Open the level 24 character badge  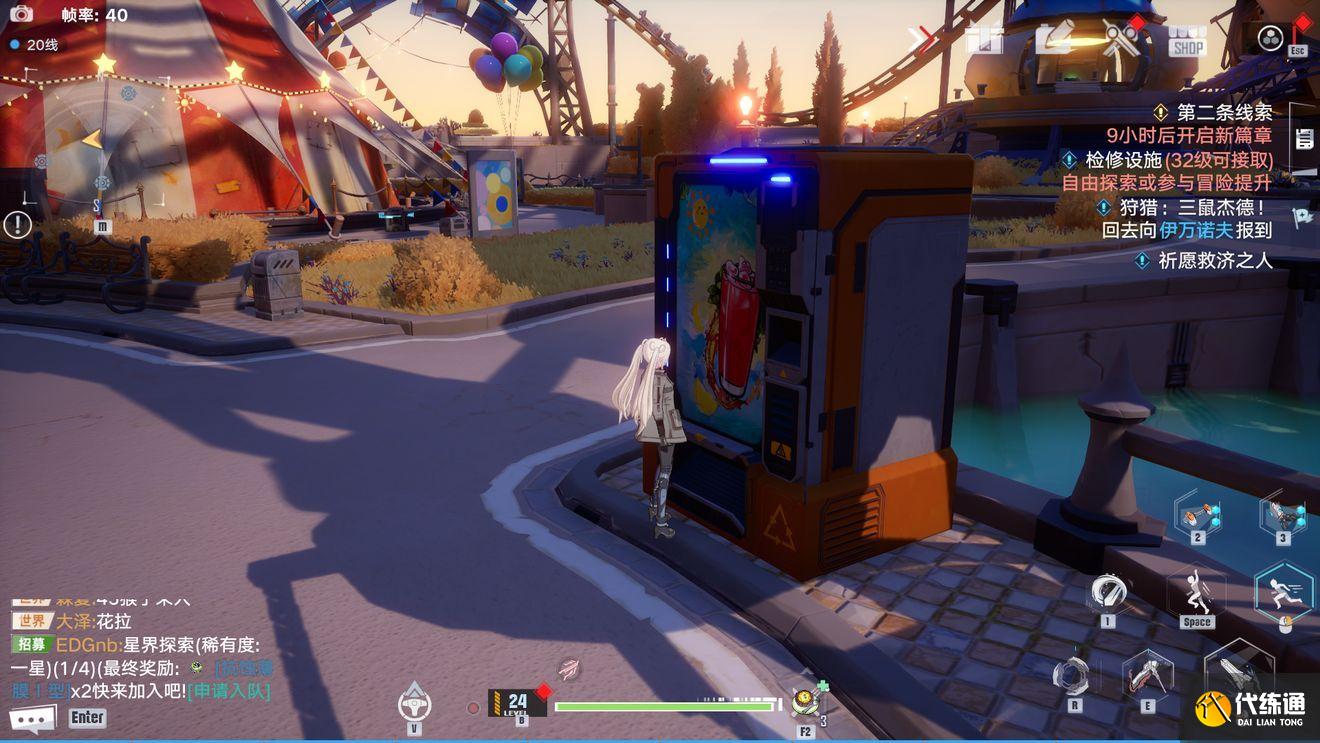517,702
